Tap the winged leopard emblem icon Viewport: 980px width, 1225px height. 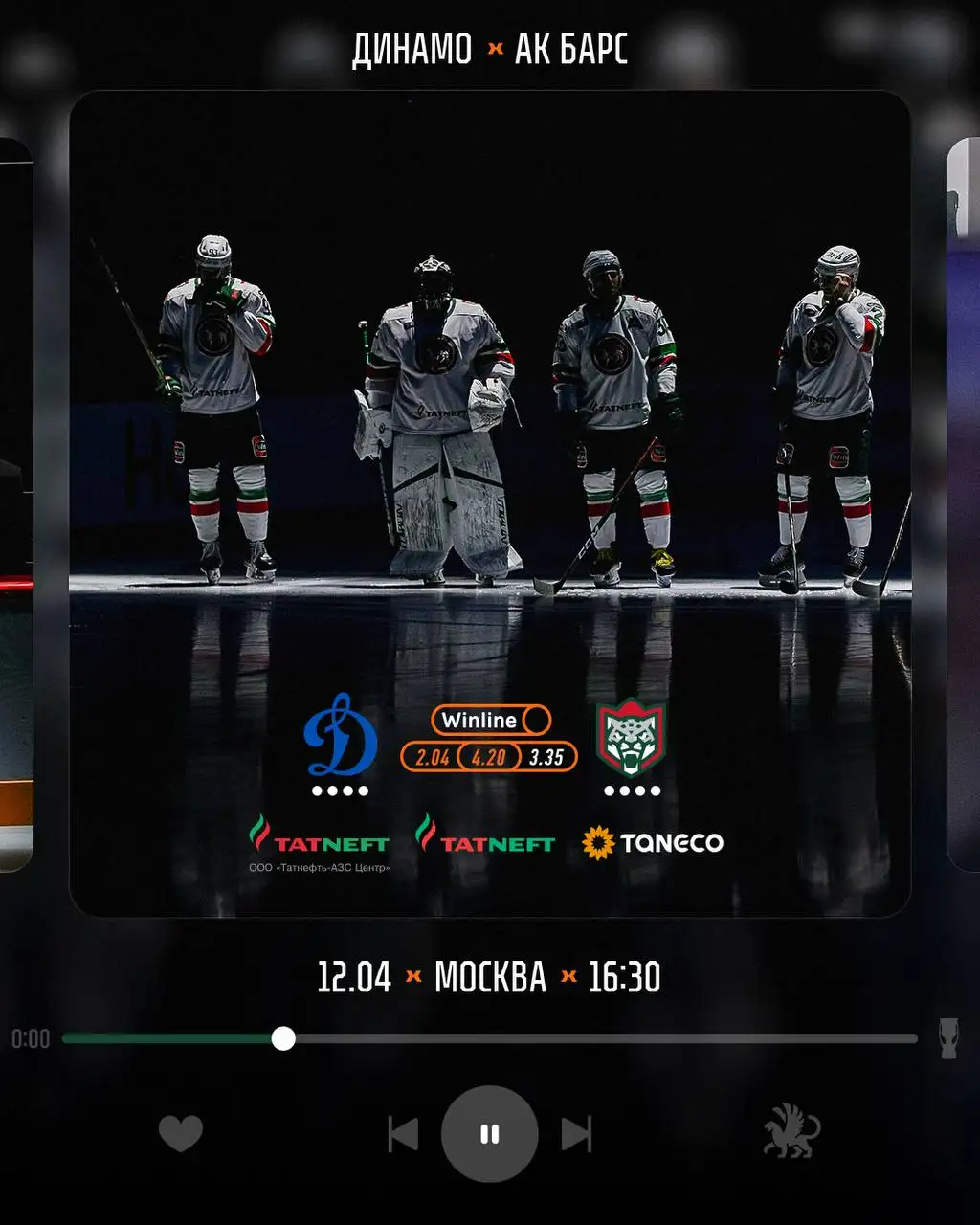point(791,1132)
